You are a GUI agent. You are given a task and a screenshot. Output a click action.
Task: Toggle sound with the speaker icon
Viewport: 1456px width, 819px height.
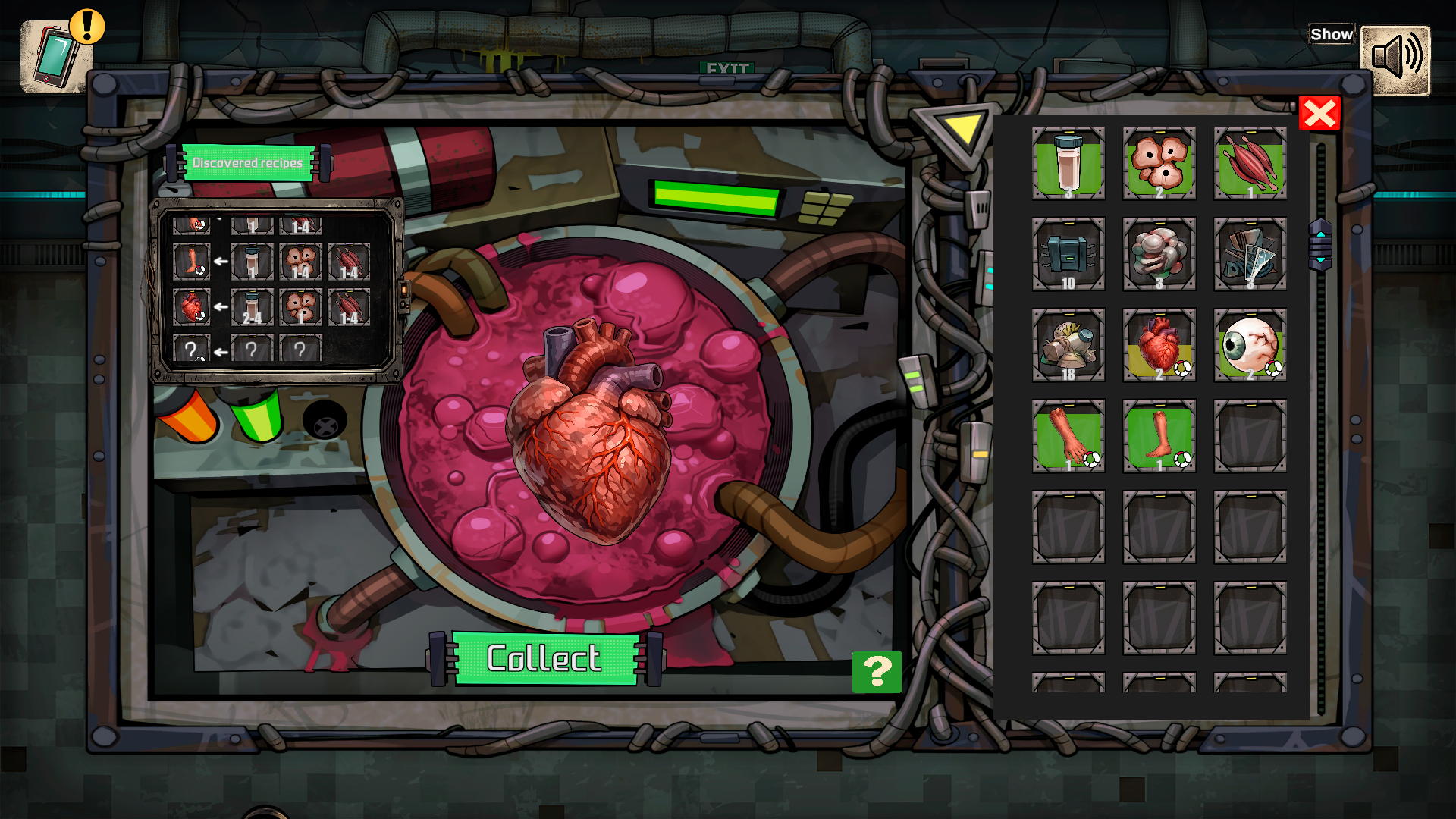1395,60
